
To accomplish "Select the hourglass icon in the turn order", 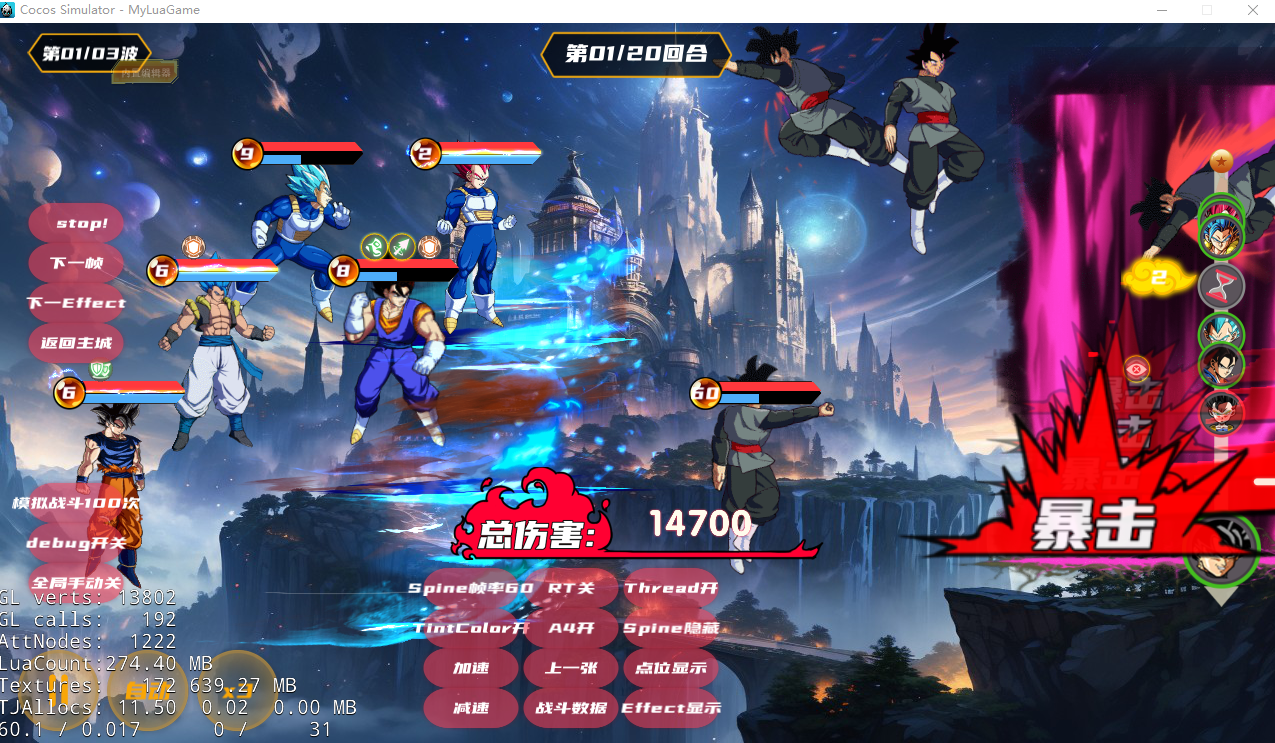I will click(1221, 286).
